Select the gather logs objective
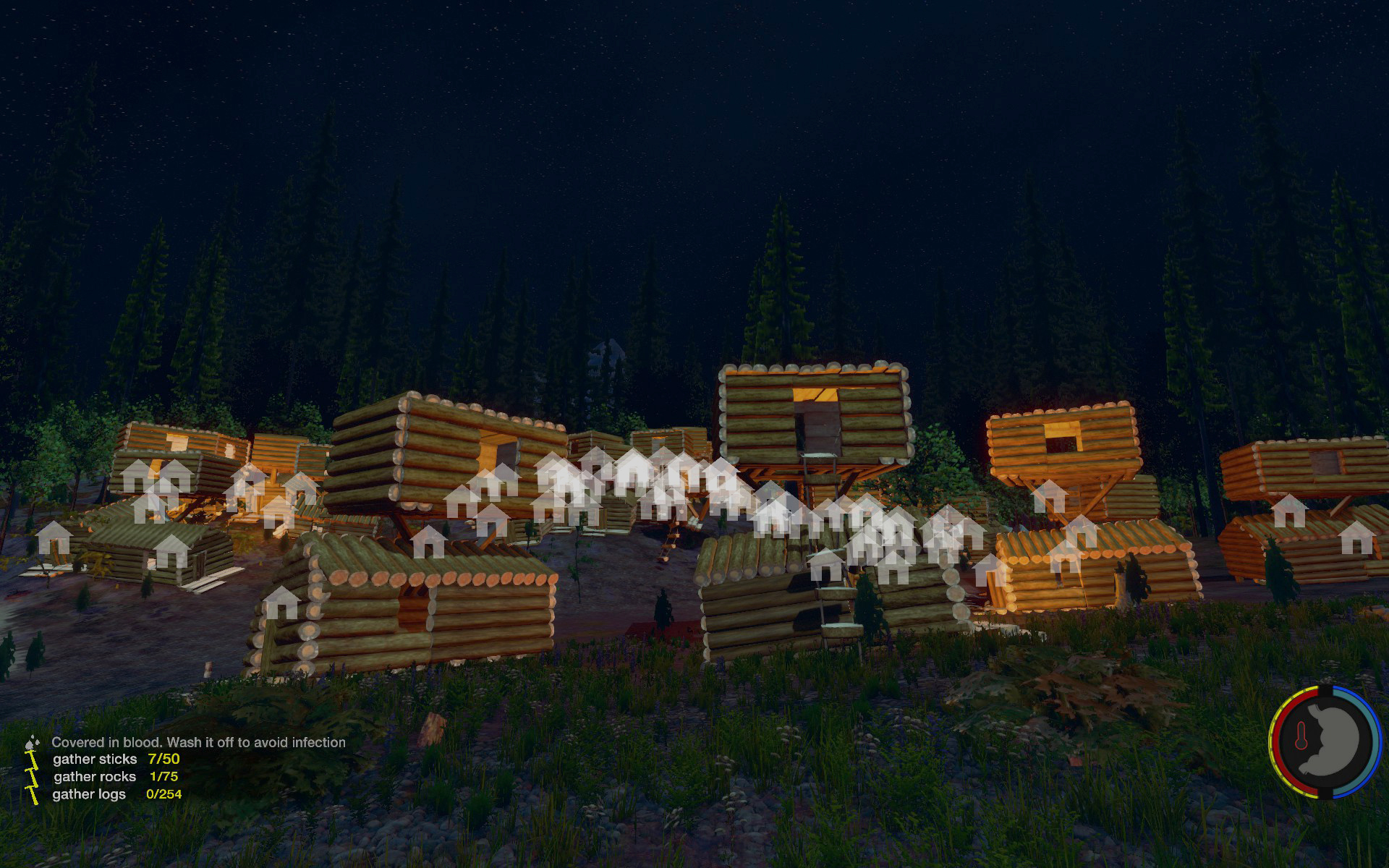The image size is (1389, 868). pyautogui.click(x=89, y=794)
